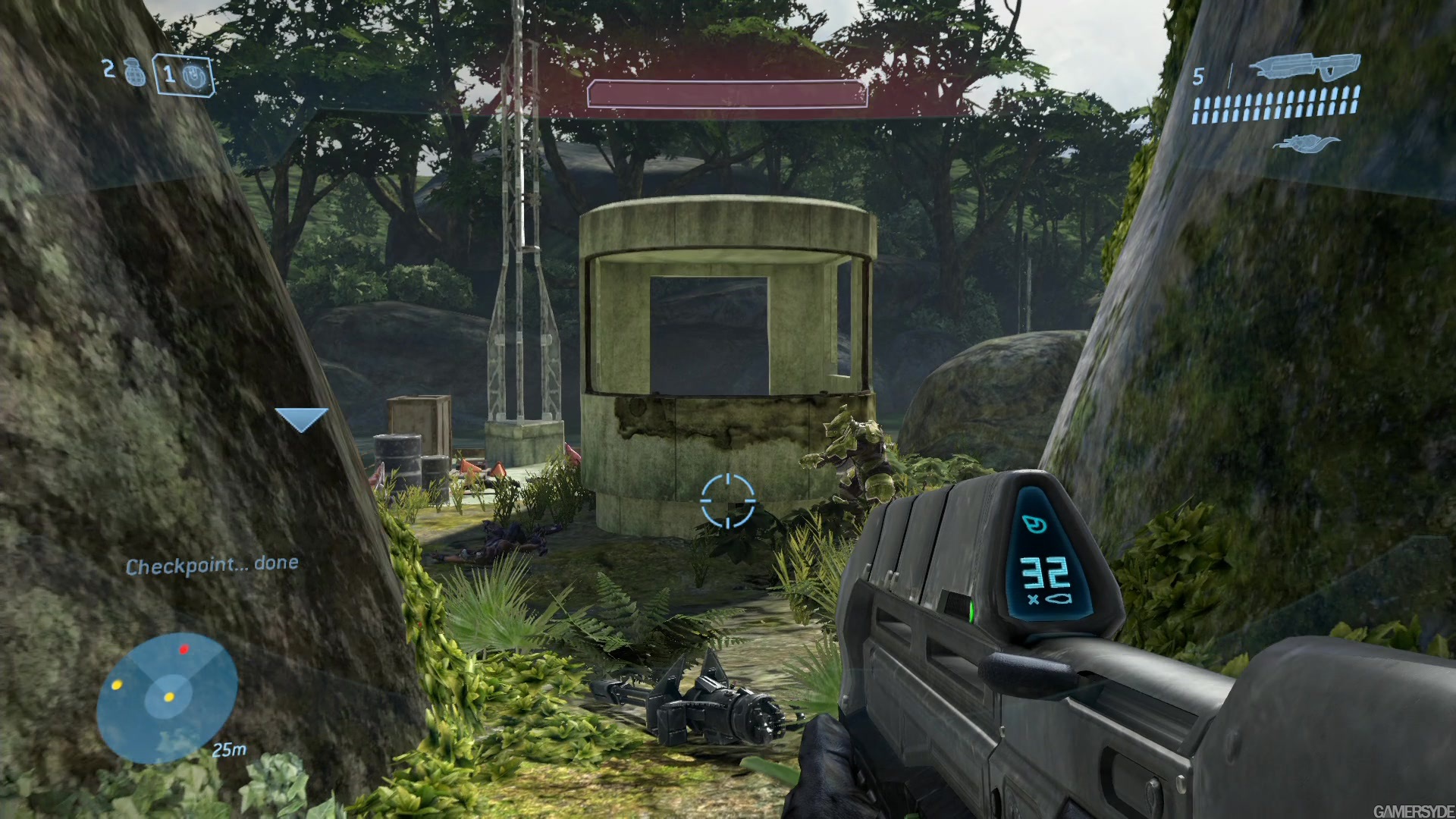Expand the magazine count indicator showing 5
This screenshot has height=819, width=1456.
point(1200,77)
